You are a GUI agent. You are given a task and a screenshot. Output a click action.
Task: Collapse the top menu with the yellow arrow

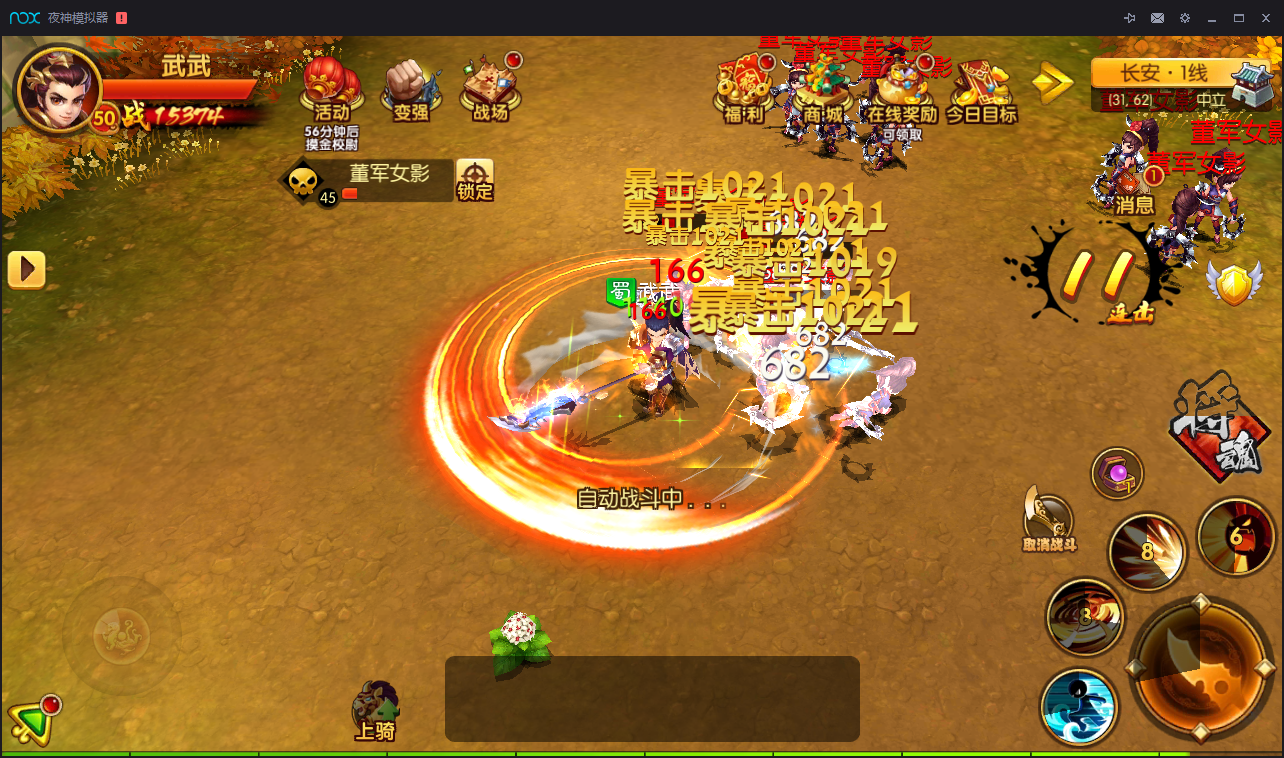coord(1051,84)
